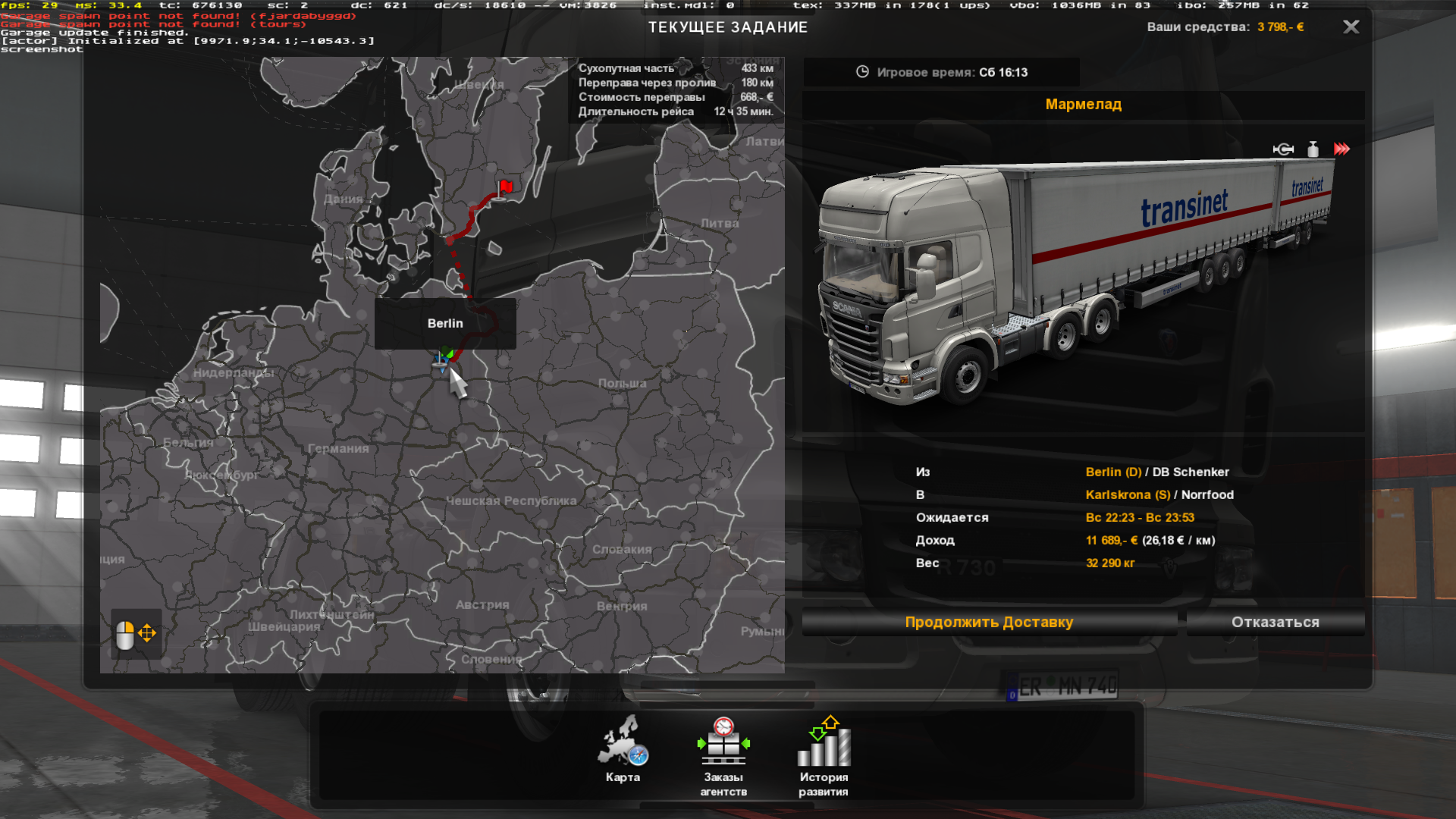Screen dimensions: 1456x819
Task: Select the Berlin start marker on map
Action: (444, 357)
